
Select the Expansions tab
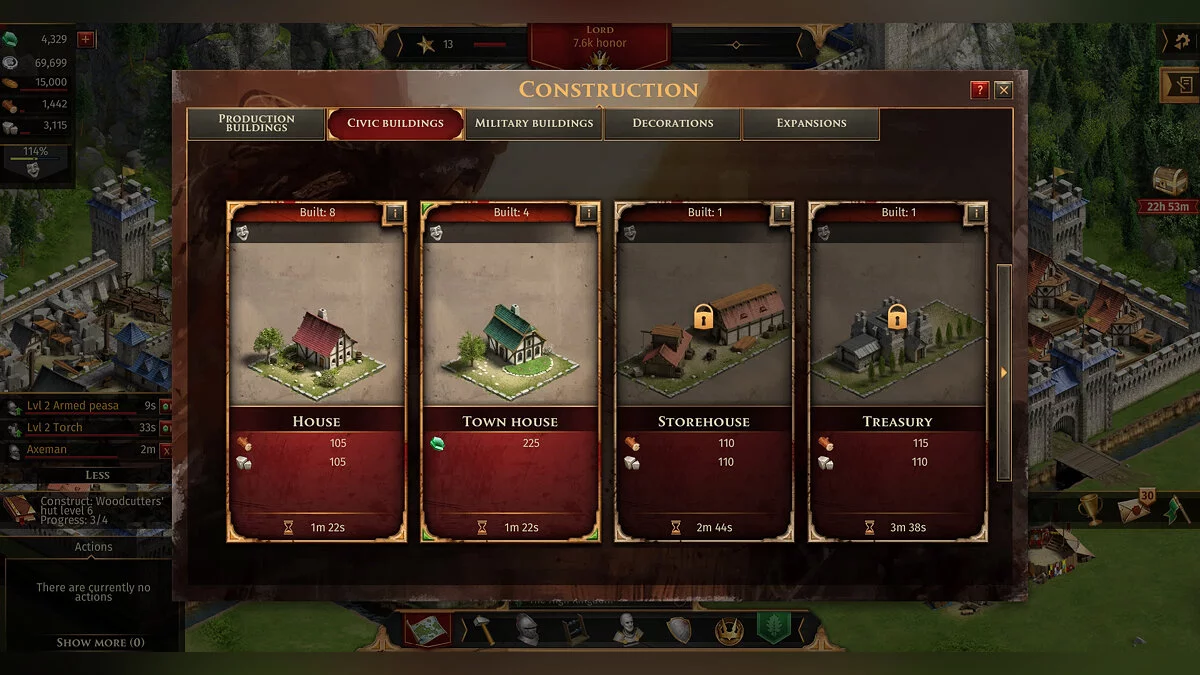pyautogui.click(x=811, y=123)
